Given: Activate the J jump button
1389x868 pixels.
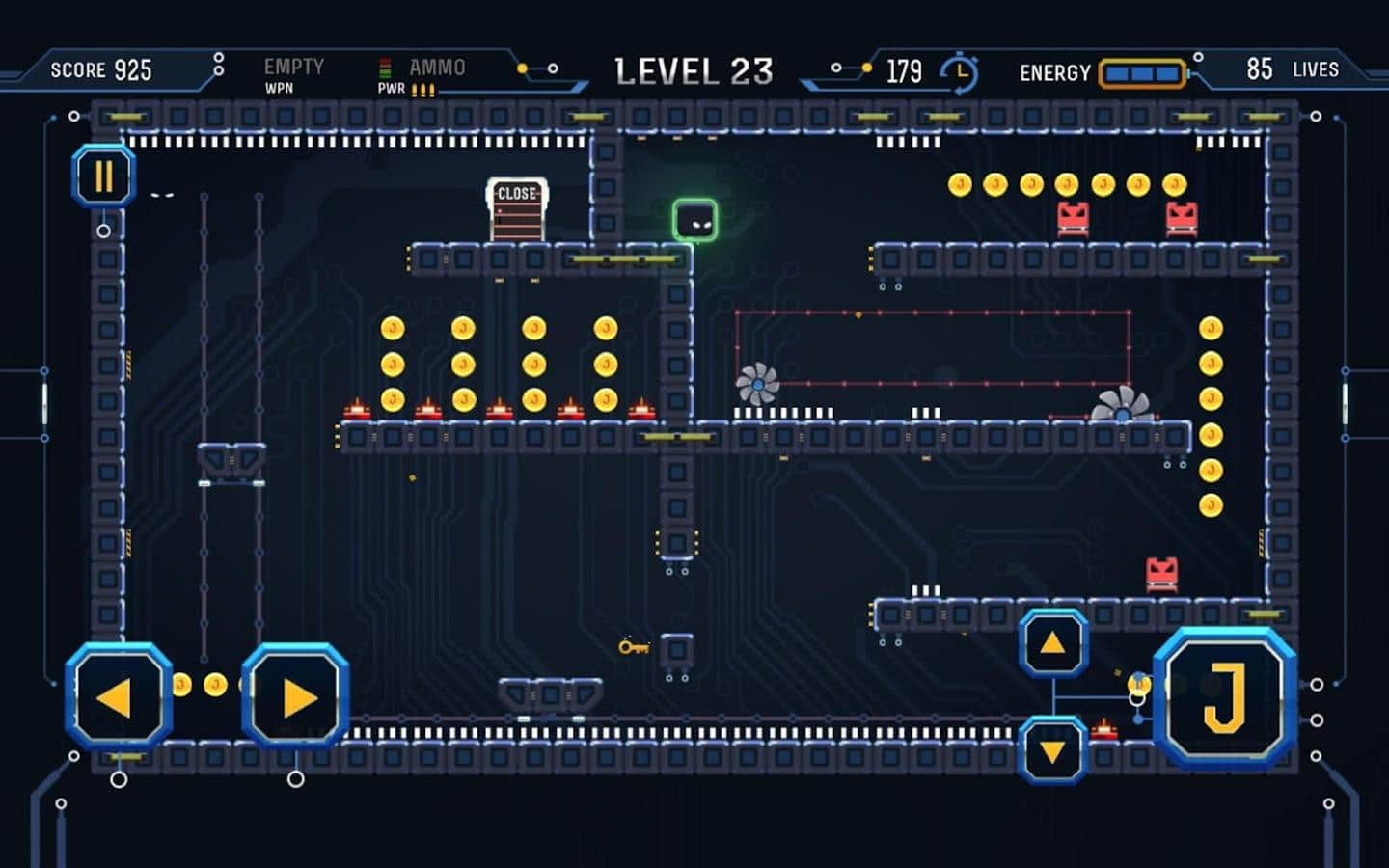Looking at the screenshot, I should click(1224, 697).
